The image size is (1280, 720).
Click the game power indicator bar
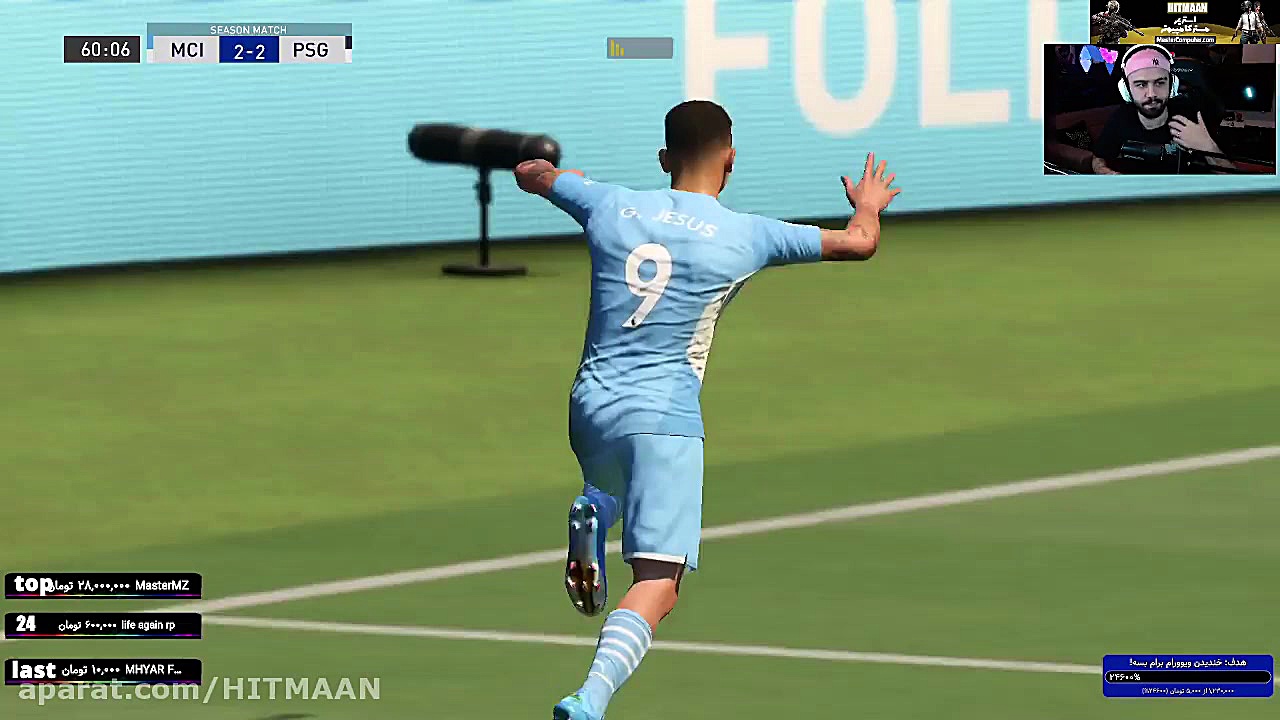click(x=639, y=48)
